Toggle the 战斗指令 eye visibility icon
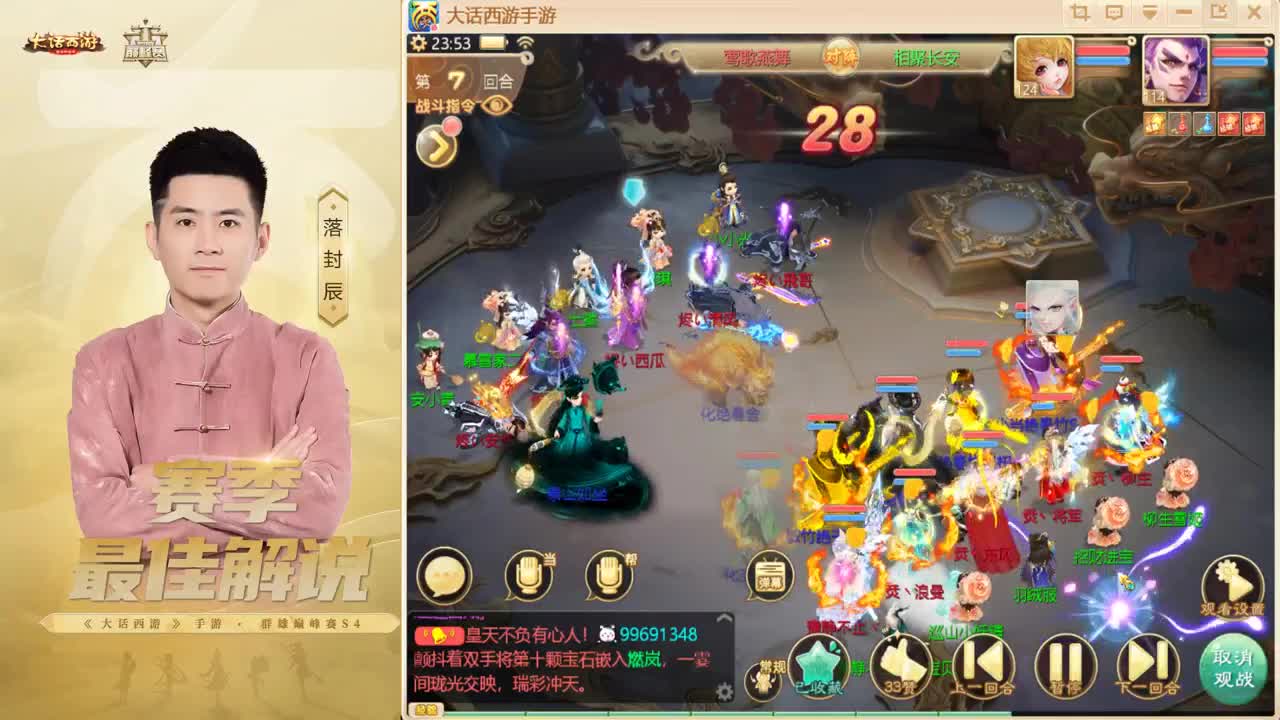Image resolution: width=1280 pixels, height=720 pixels. pyautogui.click(x=495, y=103)
